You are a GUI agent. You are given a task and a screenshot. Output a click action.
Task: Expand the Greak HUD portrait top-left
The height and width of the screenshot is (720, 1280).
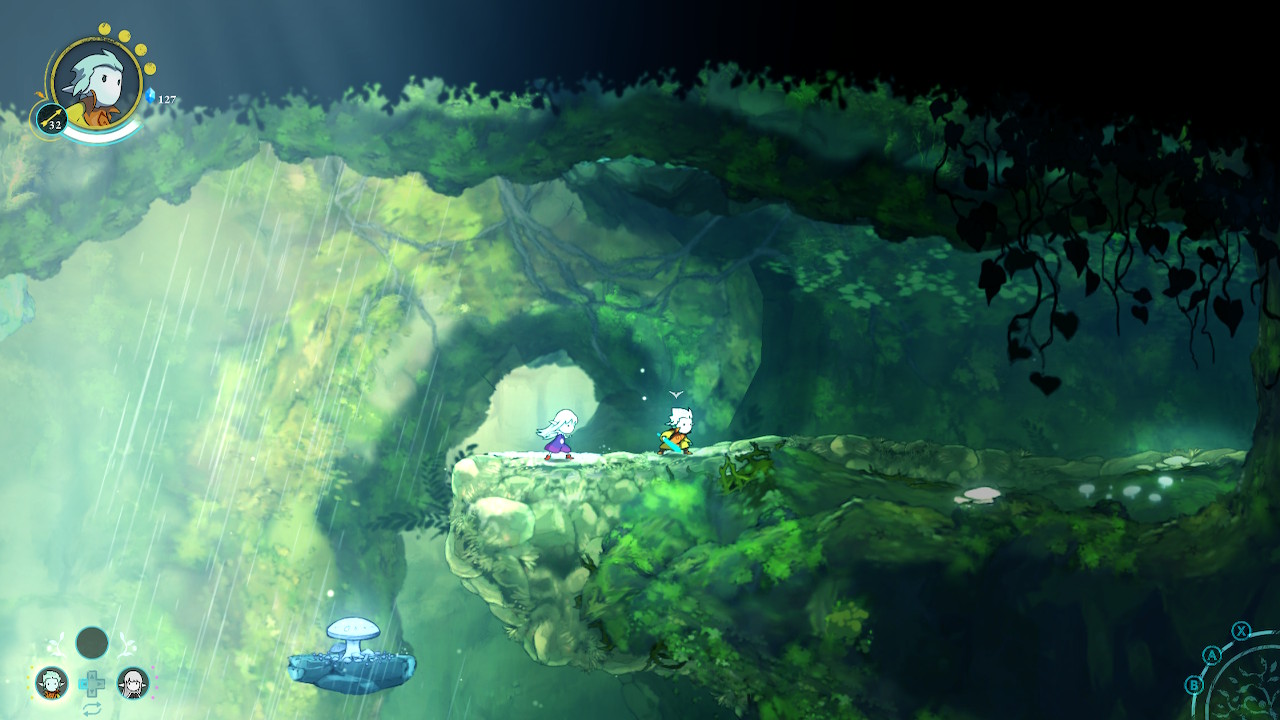tap(95, 85)
